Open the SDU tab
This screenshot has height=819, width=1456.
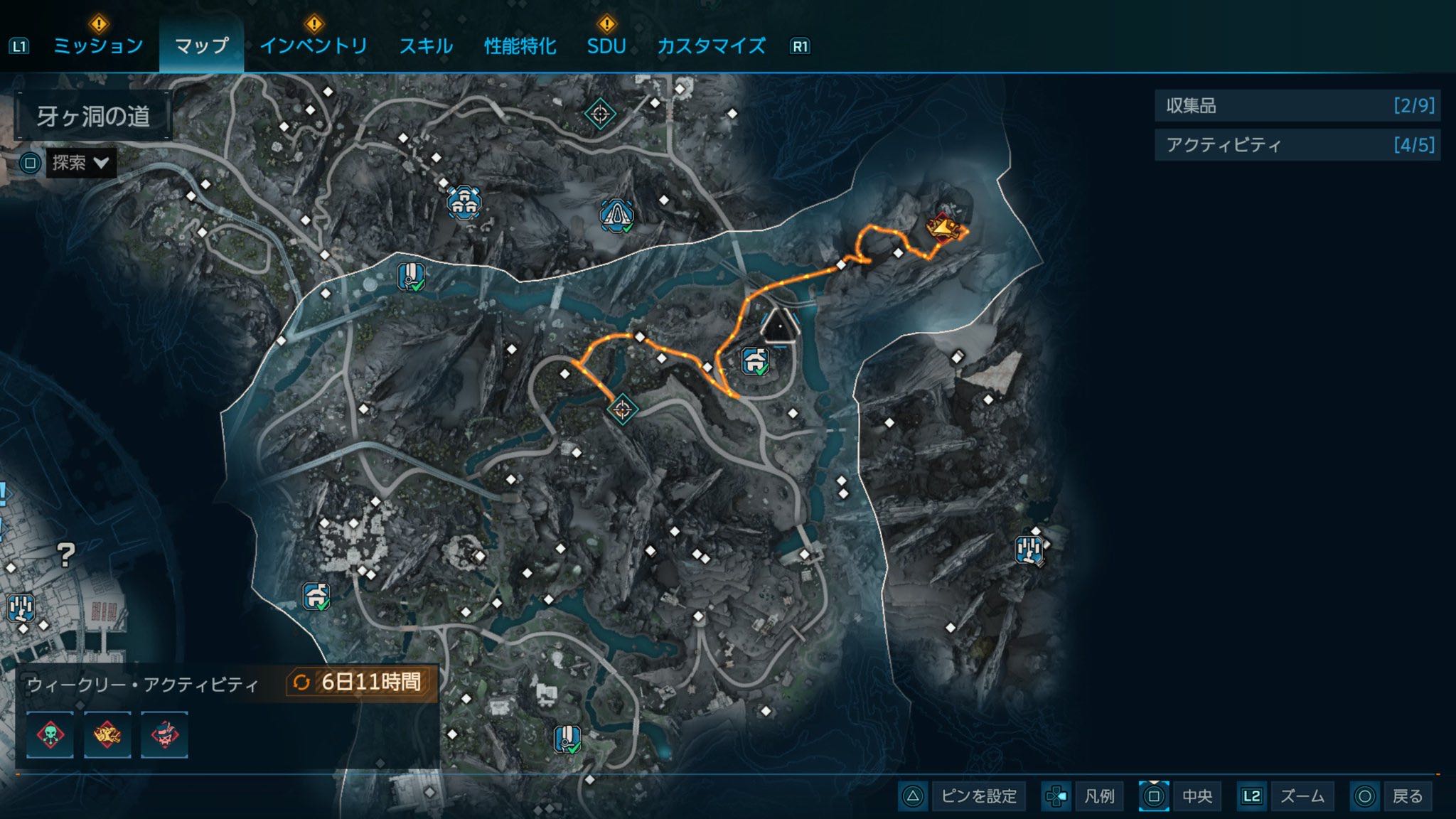tap(606, 46)
